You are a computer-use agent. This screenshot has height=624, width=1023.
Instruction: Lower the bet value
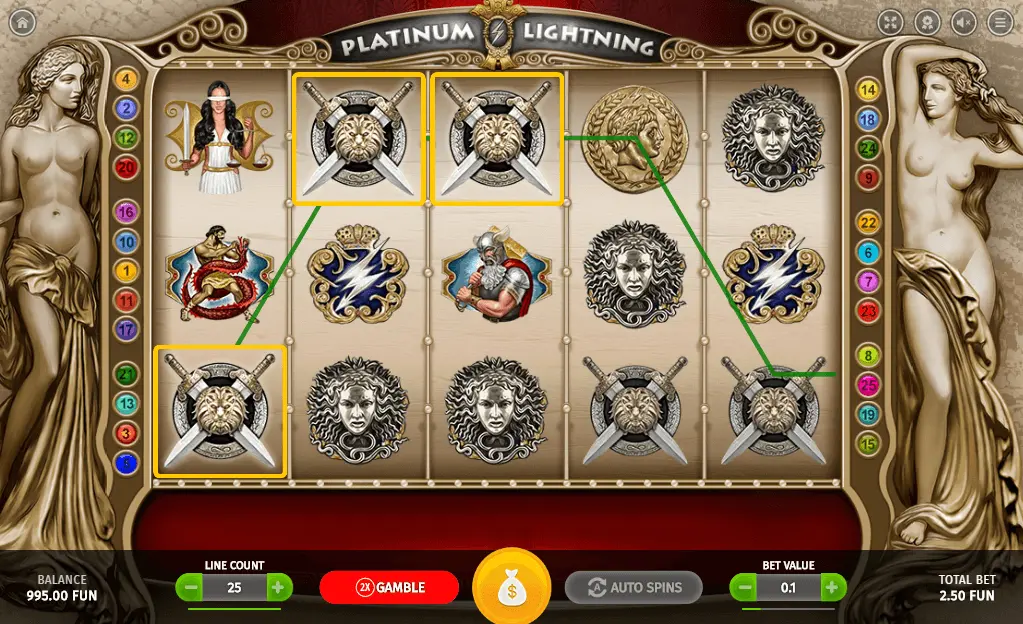[744, 587]
